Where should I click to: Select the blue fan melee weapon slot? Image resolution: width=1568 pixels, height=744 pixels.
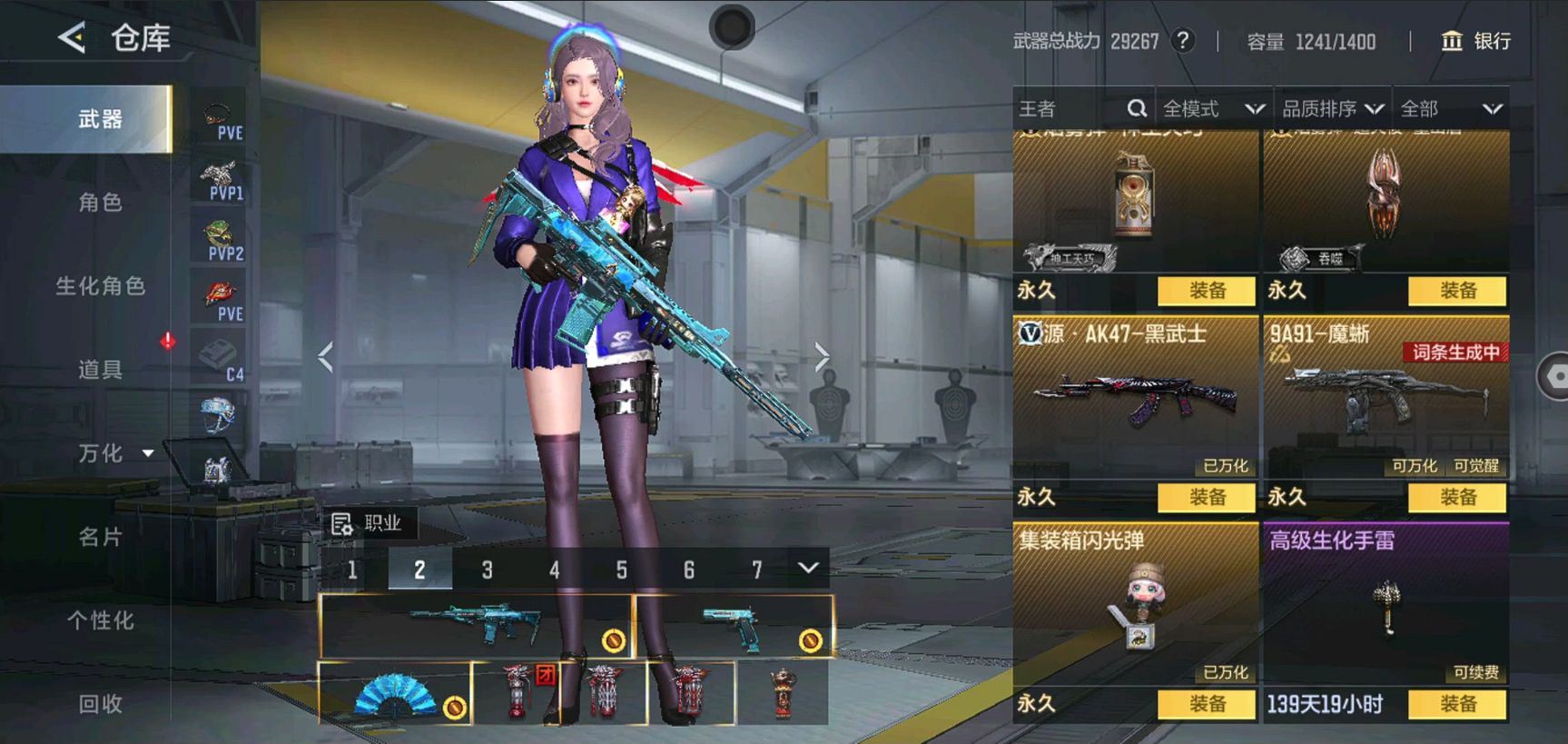pos(395,693)
